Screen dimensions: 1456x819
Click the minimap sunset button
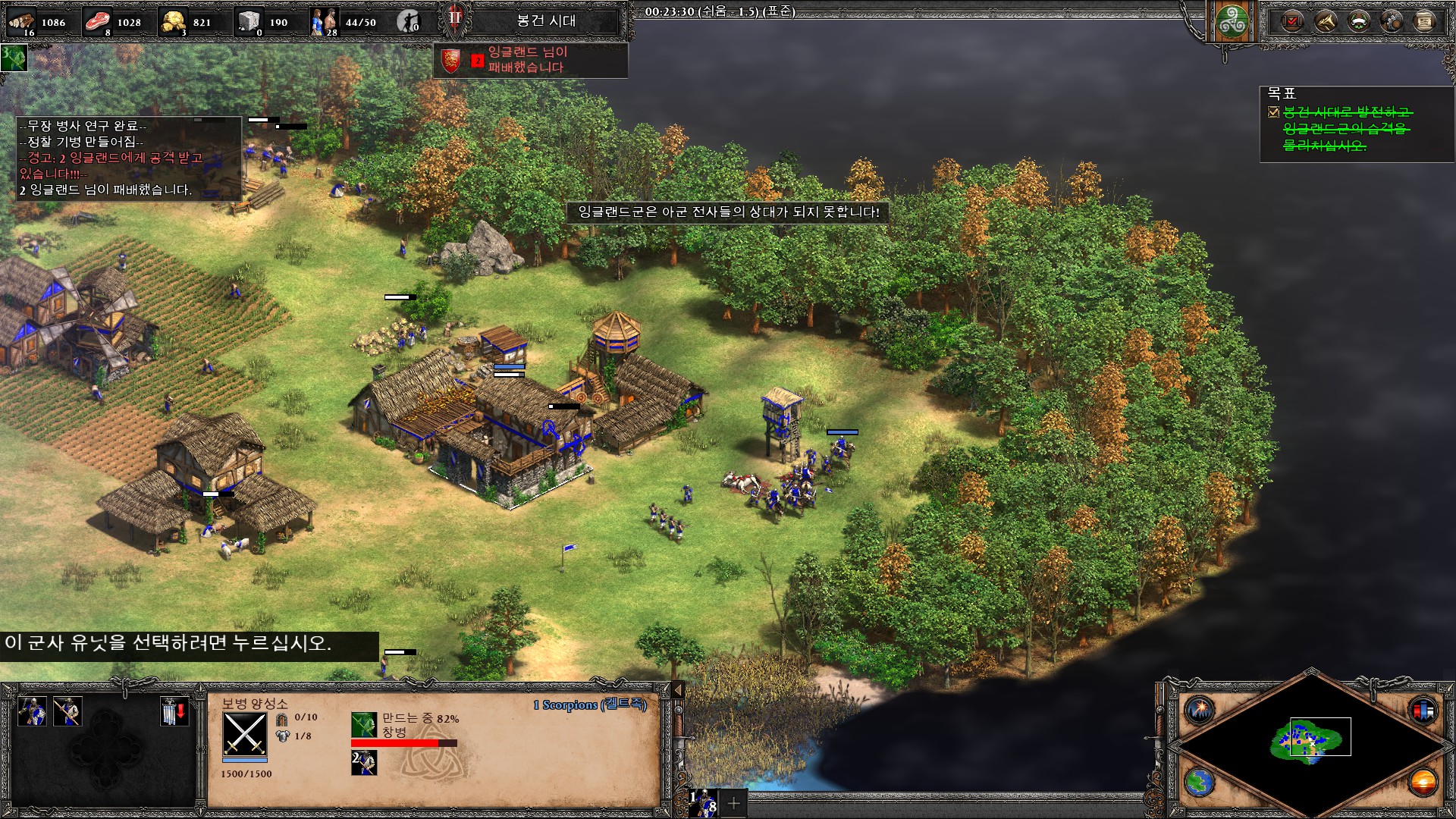click(x=1423, y=782)
